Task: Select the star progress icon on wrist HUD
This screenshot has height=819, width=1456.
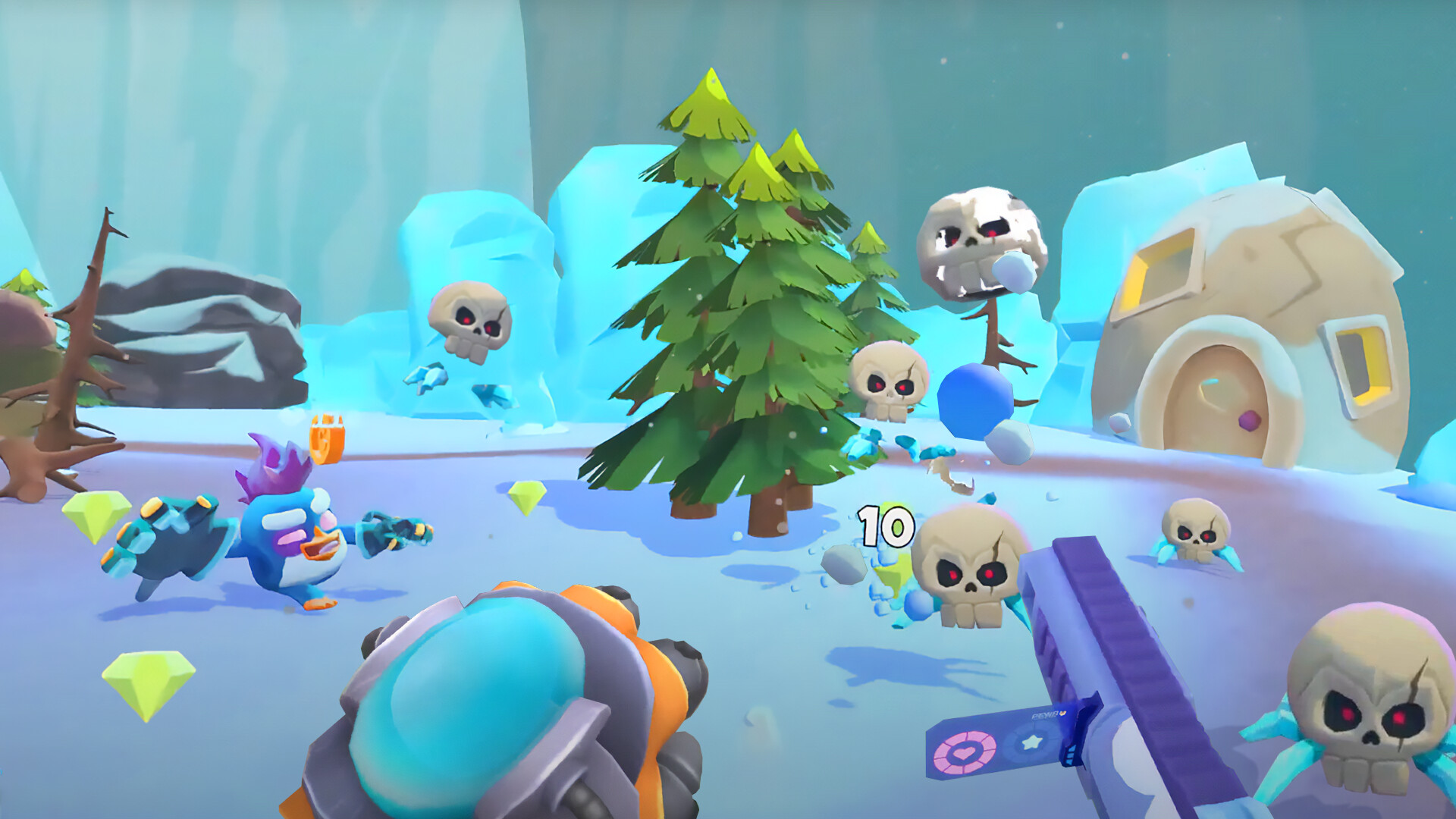Action: click(x=1031, y=743)
